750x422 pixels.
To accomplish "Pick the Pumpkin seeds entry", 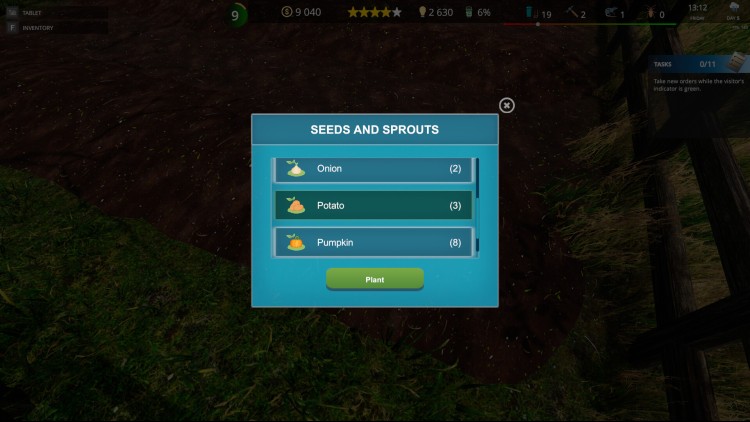I will (x=374, y=243).
